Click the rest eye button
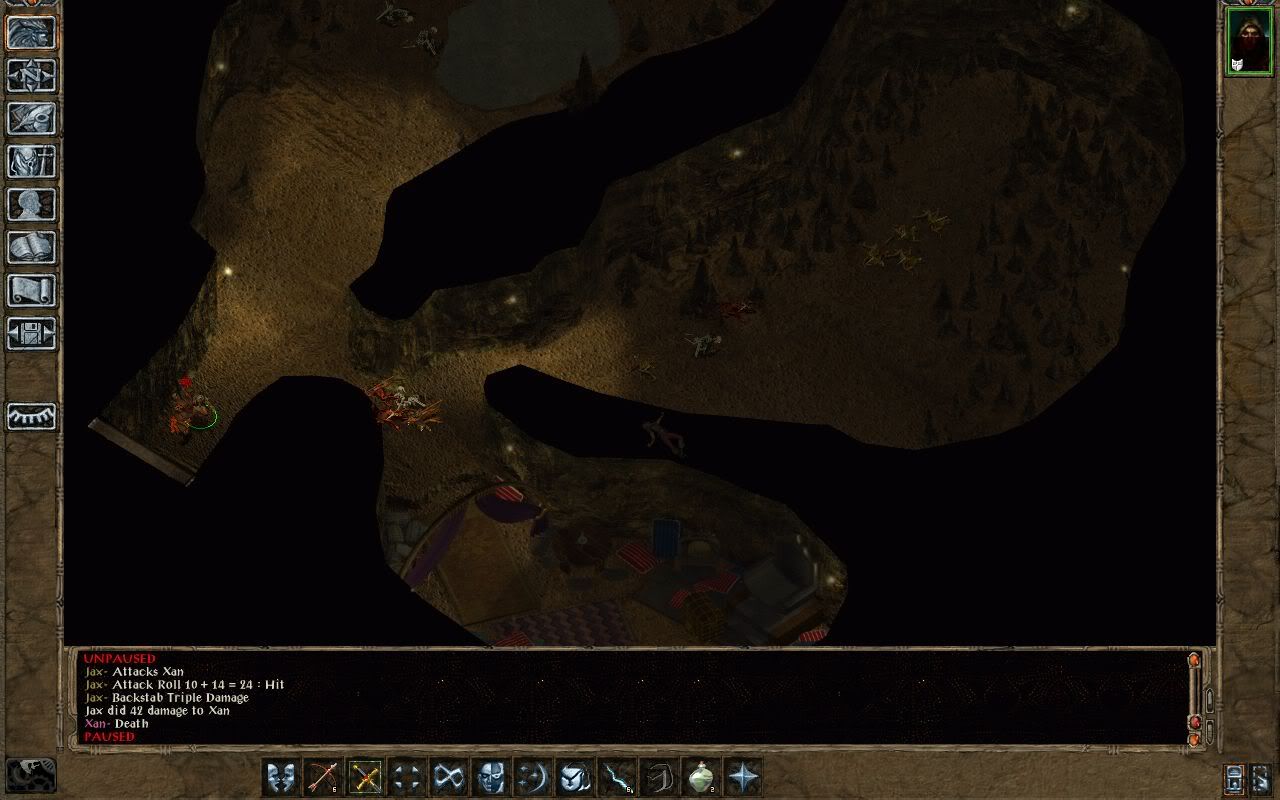The width and height of the screenshot is (1280, 800). 31,416
